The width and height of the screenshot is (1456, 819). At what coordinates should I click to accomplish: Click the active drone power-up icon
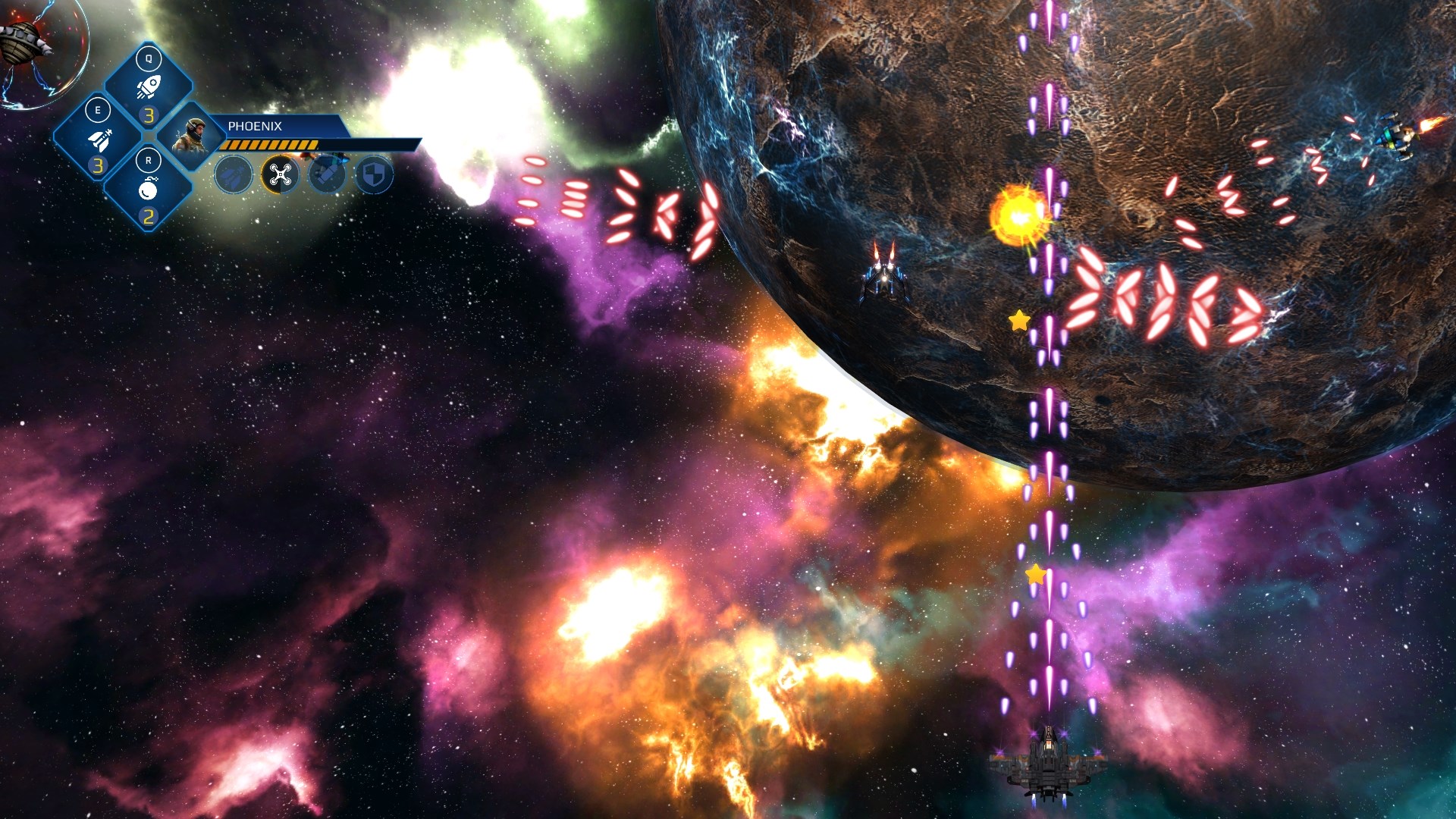pyautogui.click(x=281, y=175)
